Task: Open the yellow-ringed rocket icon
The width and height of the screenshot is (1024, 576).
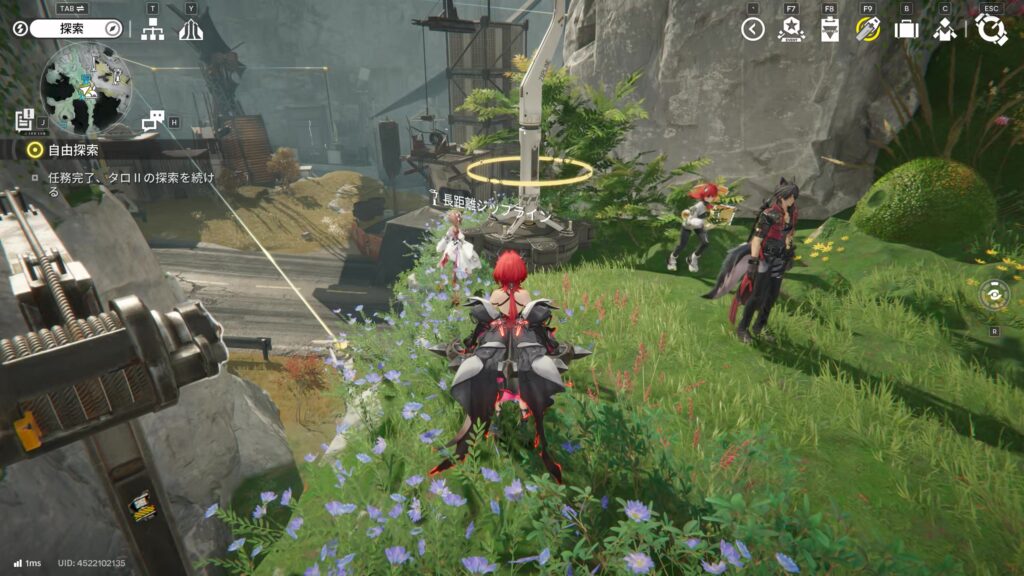Action: click(868, 29)
